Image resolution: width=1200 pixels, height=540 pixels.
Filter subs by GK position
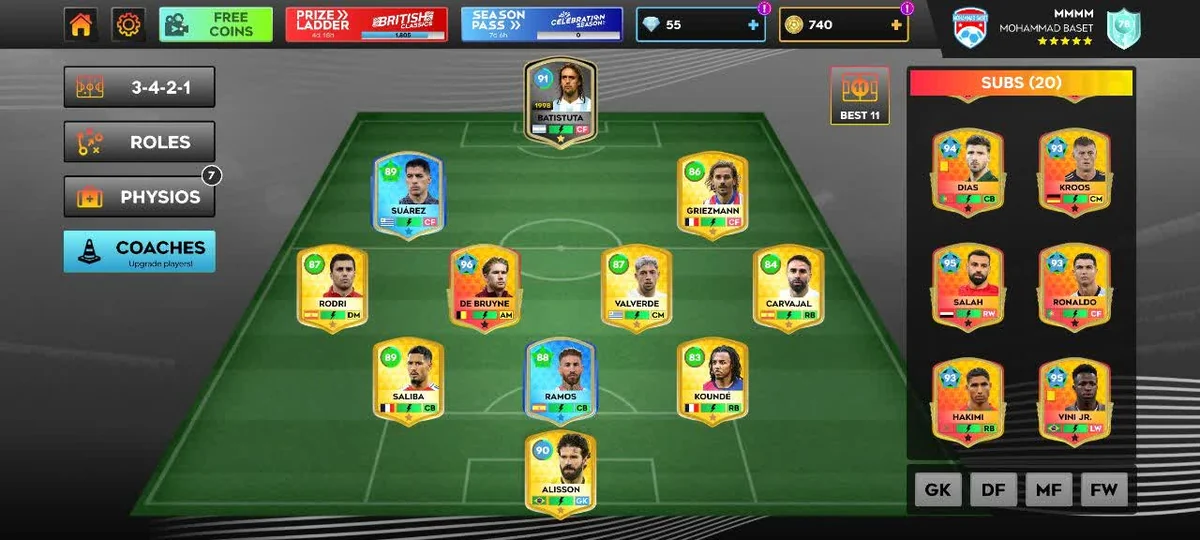(x=937, y=490)
